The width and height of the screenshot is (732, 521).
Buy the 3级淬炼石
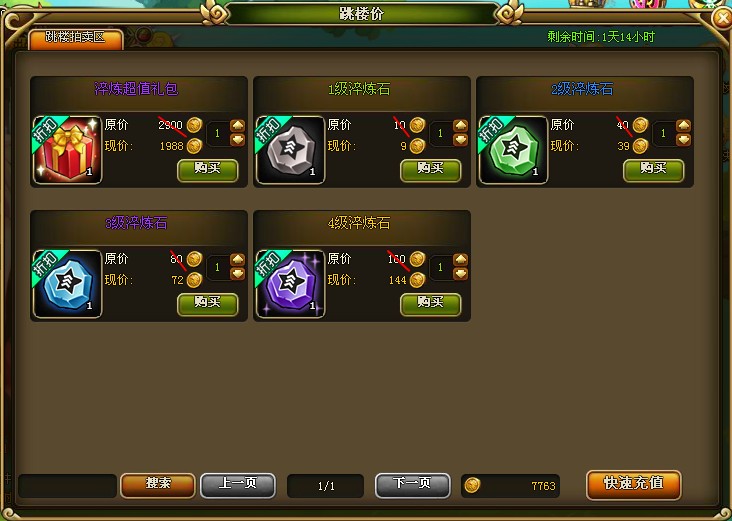pyautogui.click(x=207, y=302)
